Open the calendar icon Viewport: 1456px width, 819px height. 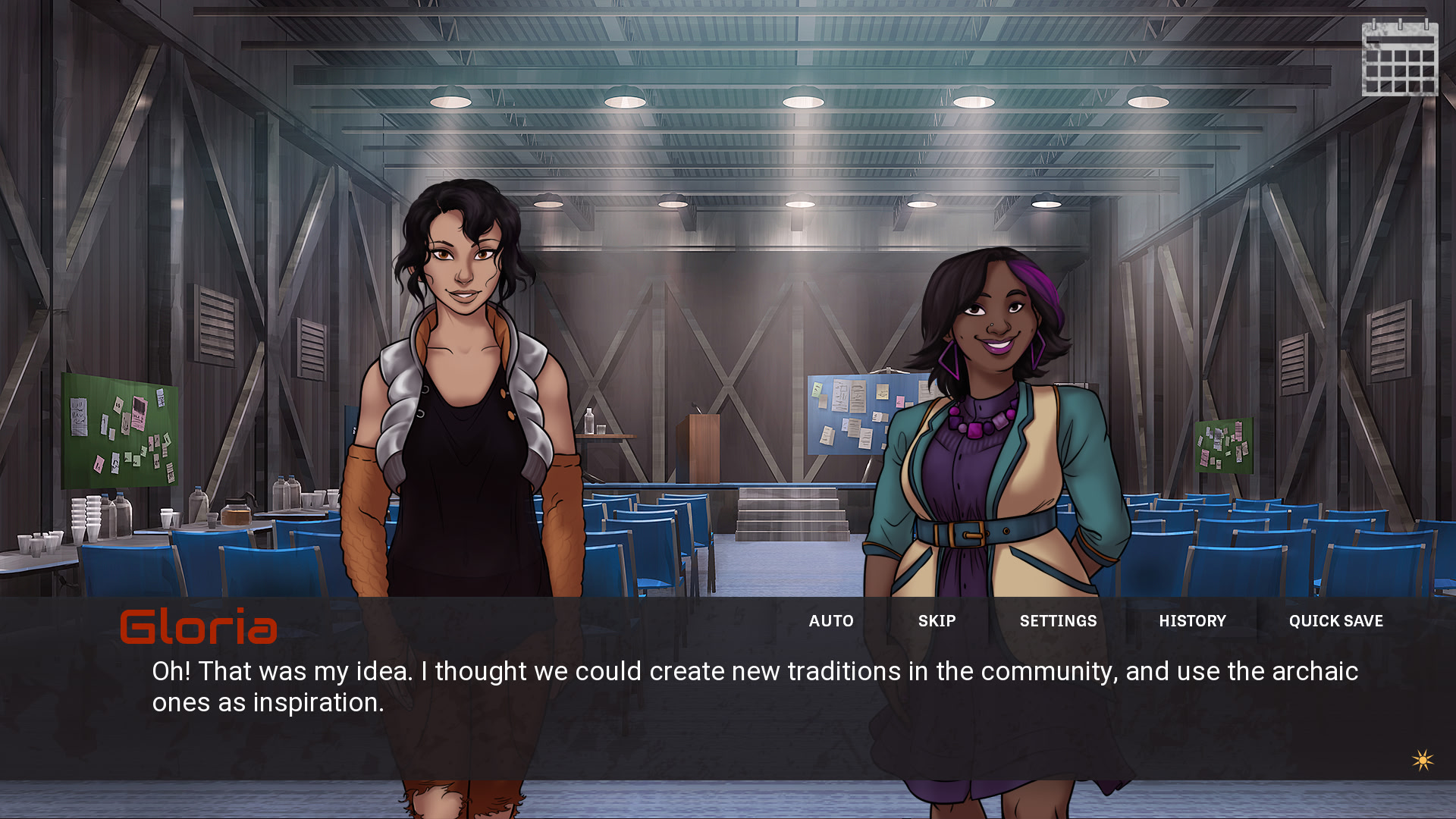[x=1400, y=58]
